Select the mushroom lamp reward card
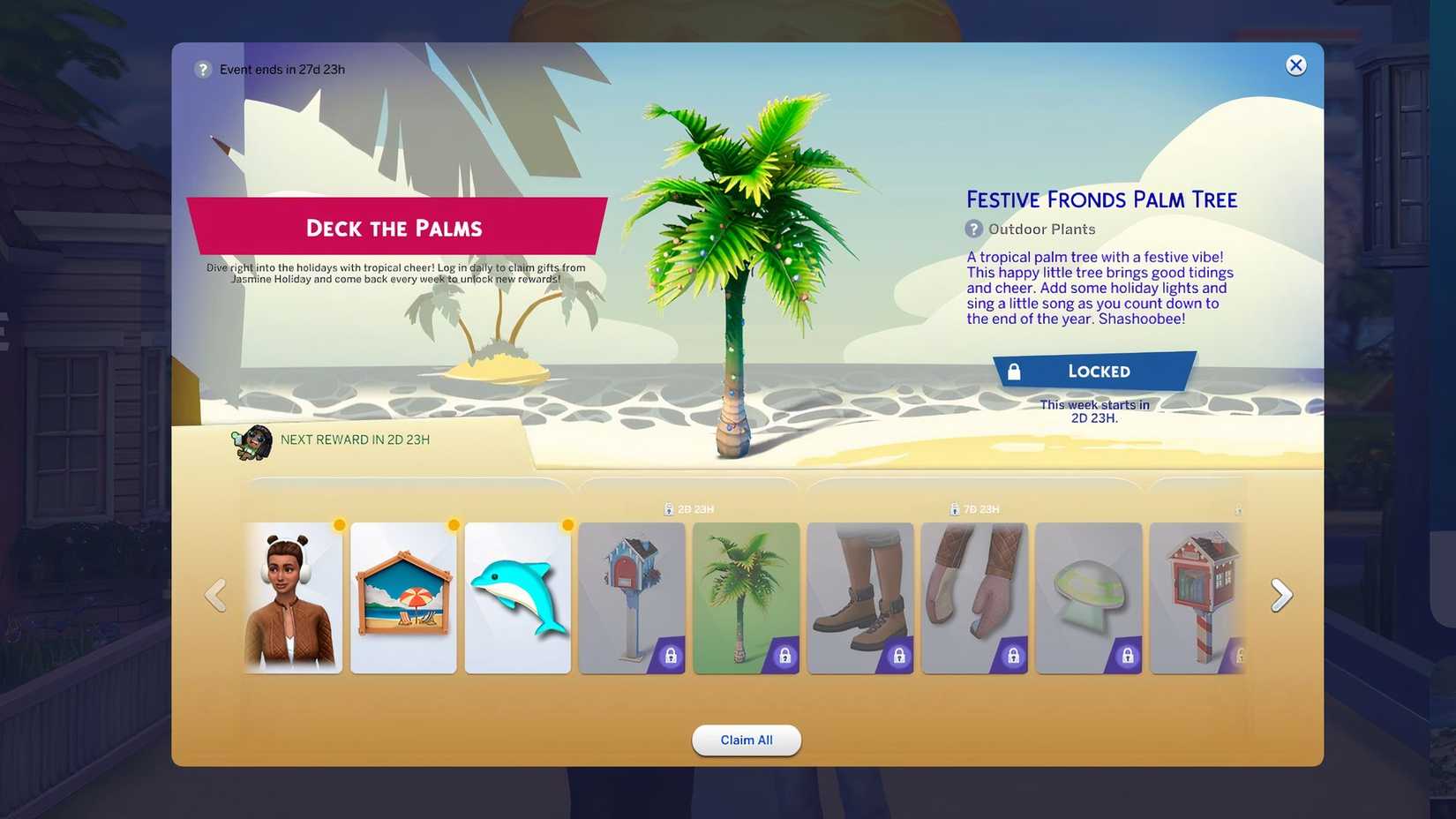Viewport: 1456px width, 819px height. (1088, 597)
